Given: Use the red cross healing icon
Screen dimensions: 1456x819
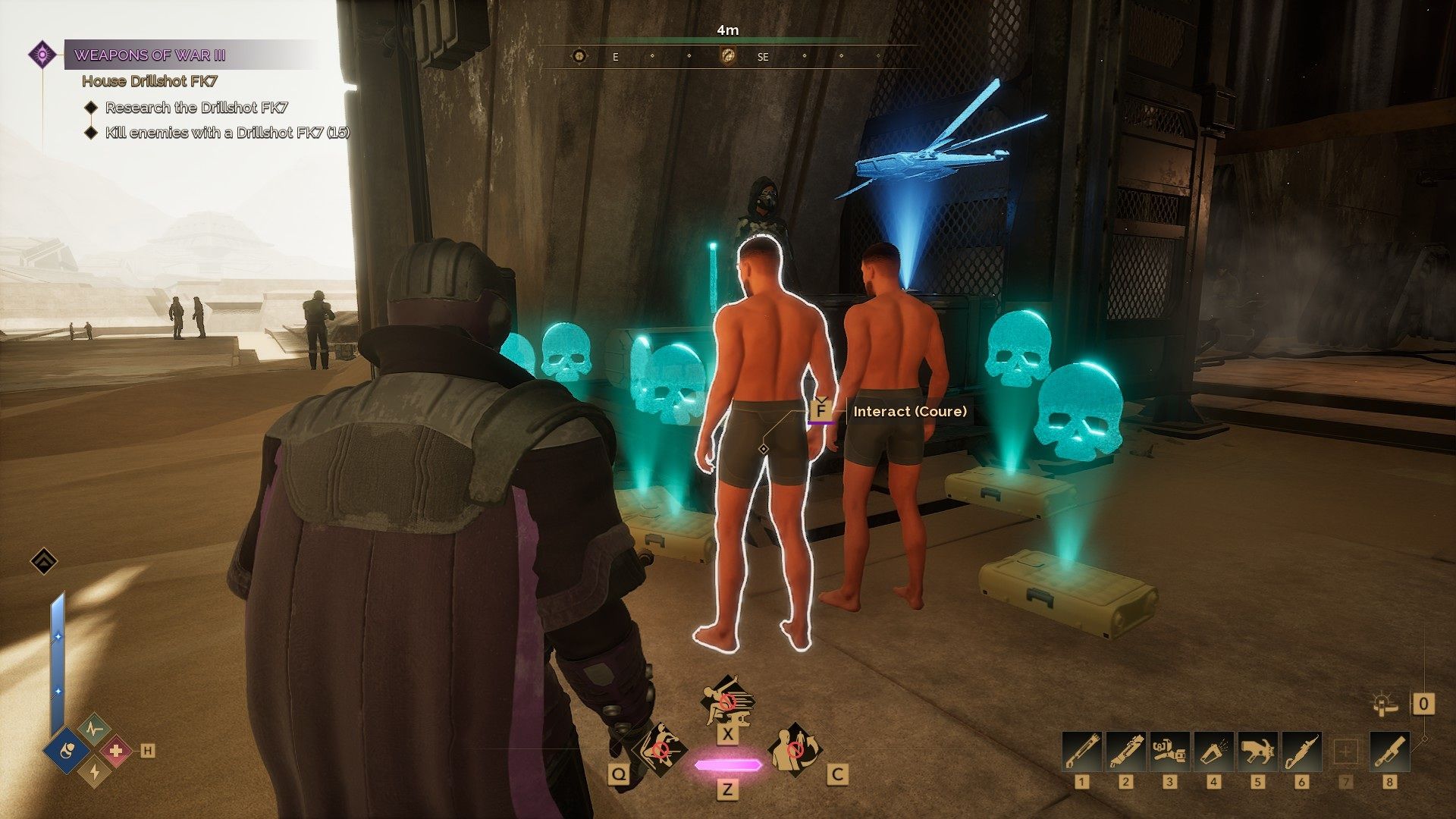Looking at the screenshot, I should point(116,751).
